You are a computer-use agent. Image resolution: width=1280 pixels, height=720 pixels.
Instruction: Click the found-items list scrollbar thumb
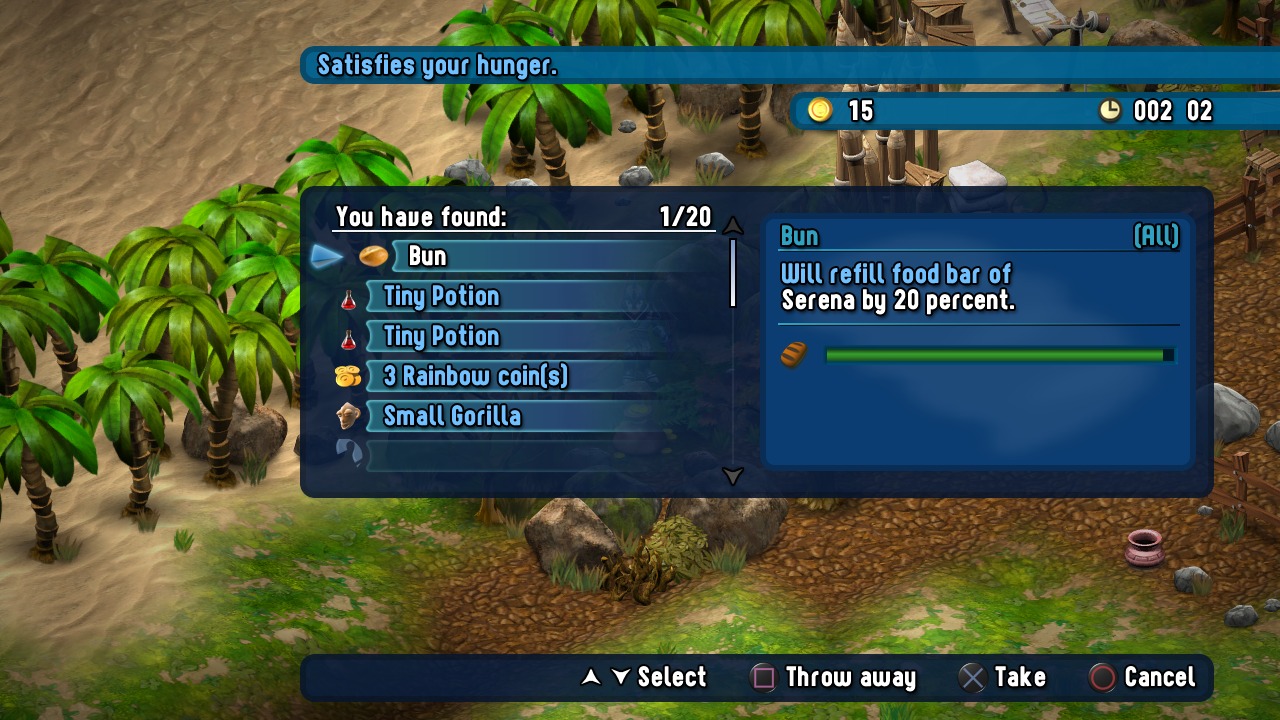click(x=733, y=272)
